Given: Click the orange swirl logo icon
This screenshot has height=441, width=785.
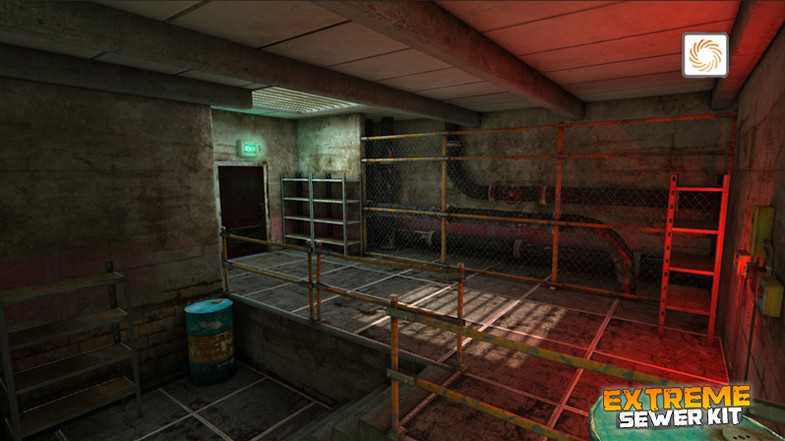Looking at the screenshot, I should pos(705,55).
